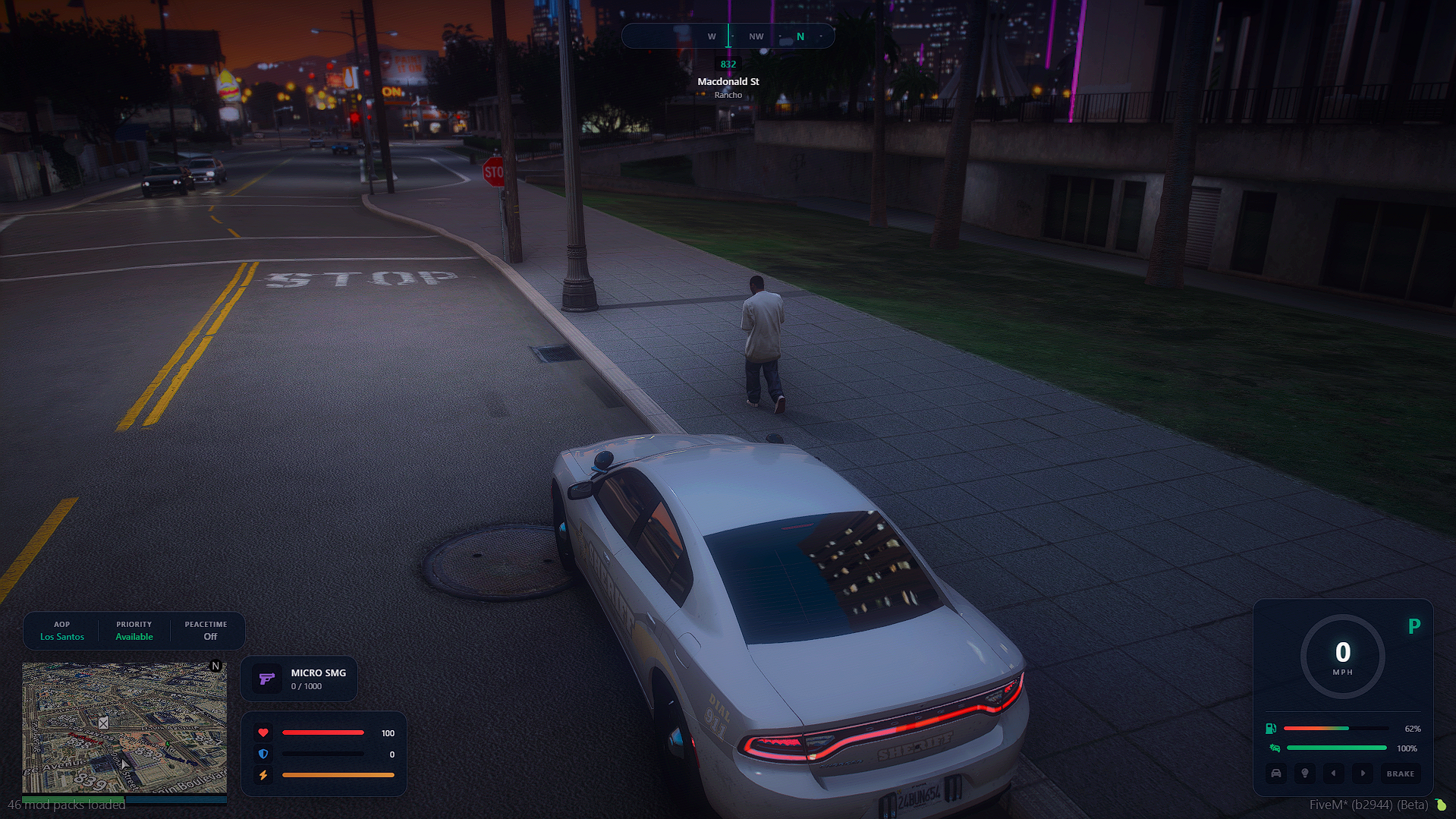This screenshot has width=1456, height=819.
Task: Click the vehicle damage crash icon
Action: point(1274,748)
